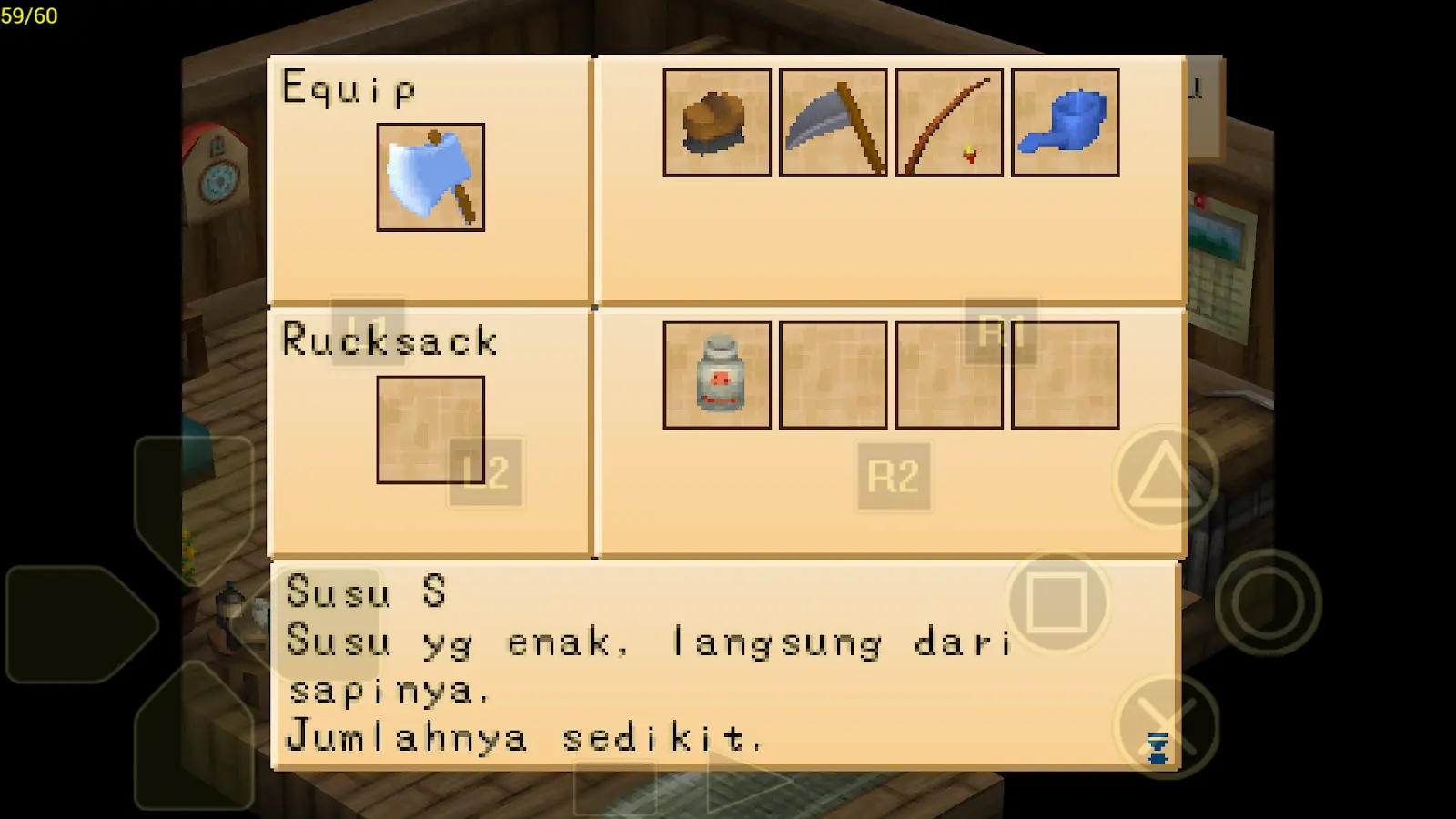This screenshot has height=819, width=1456.
Task: Select the Sickle tool icon
Action: coord(833,122)
